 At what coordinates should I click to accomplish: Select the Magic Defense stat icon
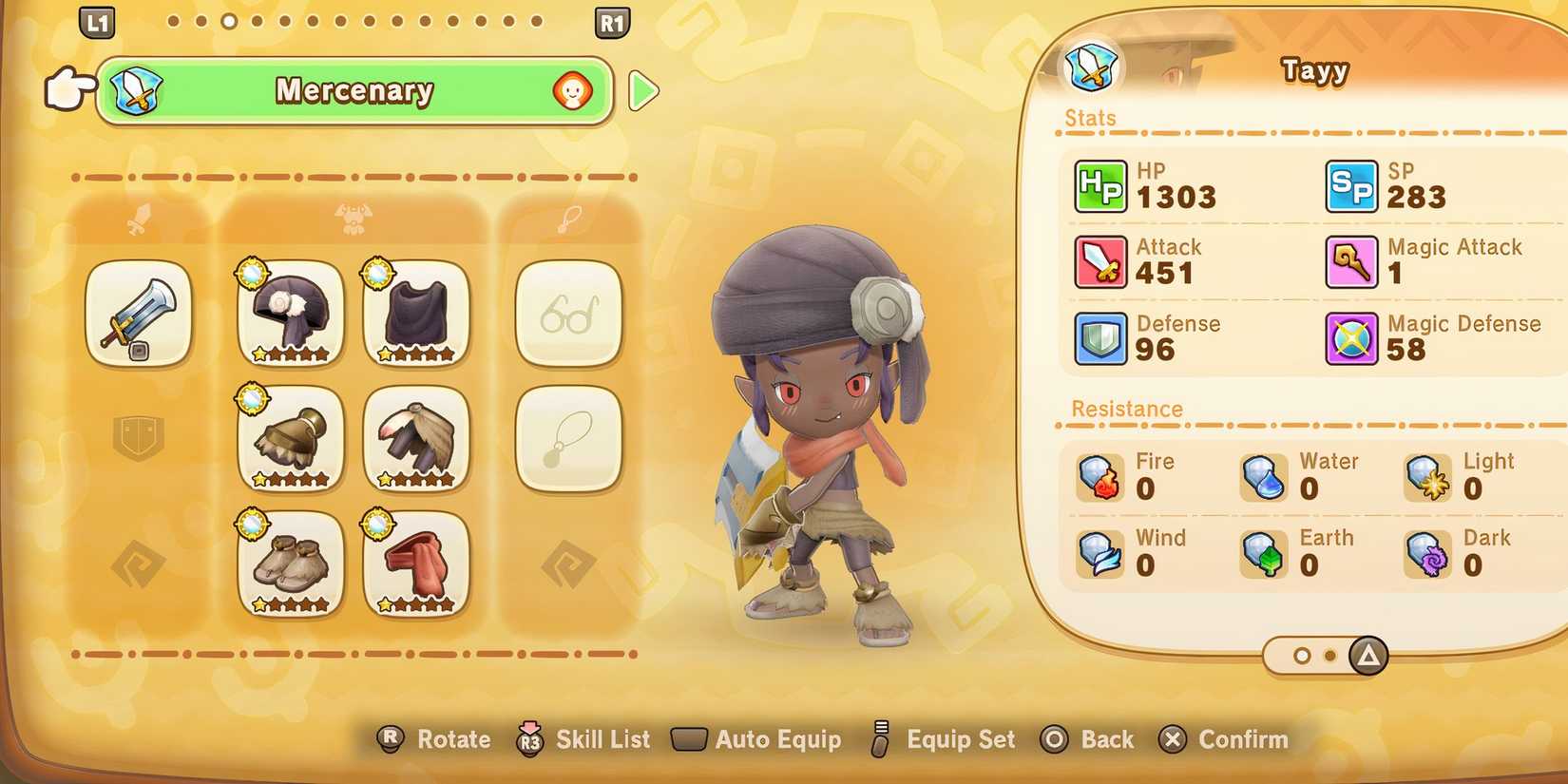[x=1353, y=337]
